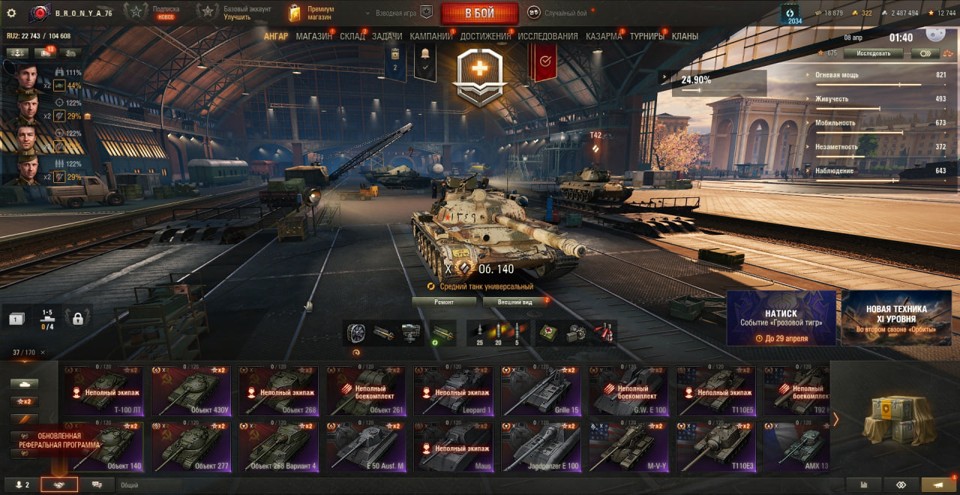The width and height of the screenshot is (960, 495).
Task: Switch to the ИССЛЕДОВАНИЯ tab
Action: (548, 36)
